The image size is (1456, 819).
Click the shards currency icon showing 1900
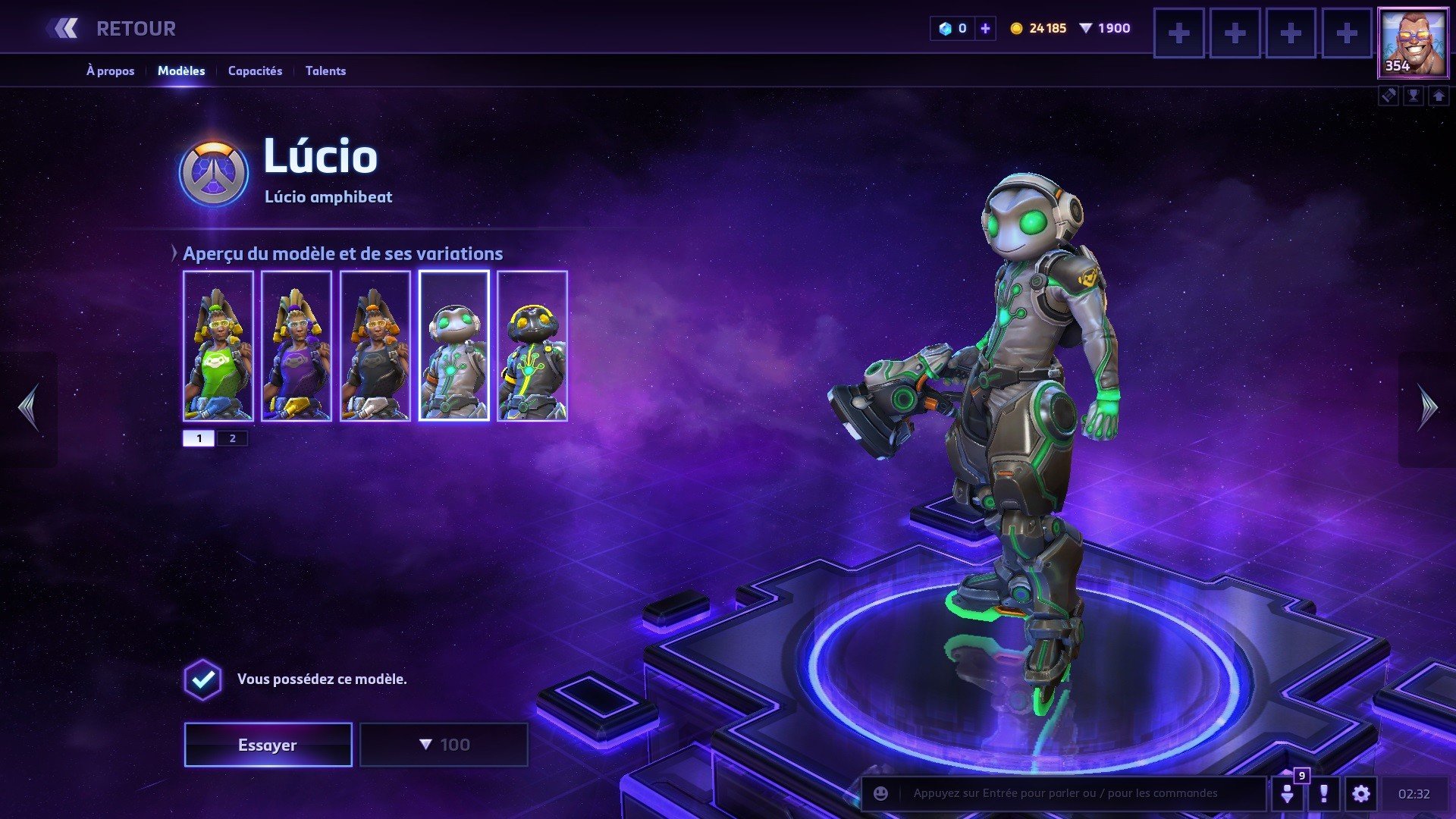(1087, 28)
